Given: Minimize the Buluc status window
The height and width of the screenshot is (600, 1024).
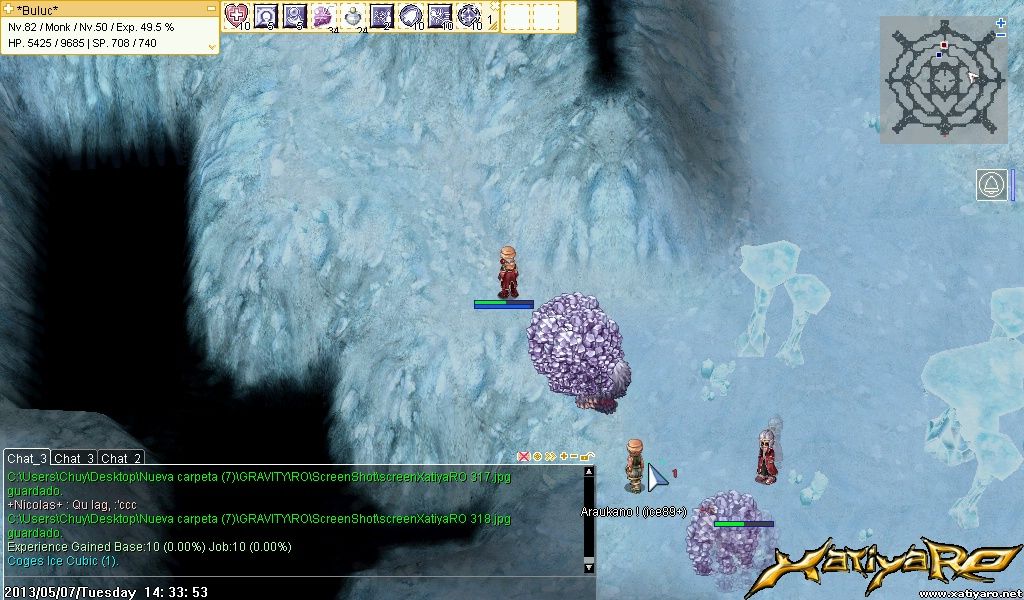Looking at the screenshot, I should pos(211,8).
